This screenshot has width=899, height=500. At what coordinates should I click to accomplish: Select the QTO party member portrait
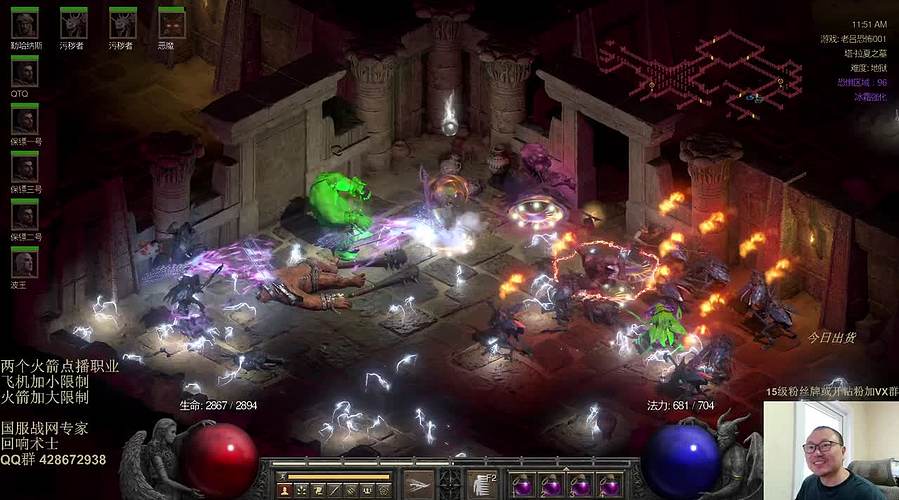coord(25,70)
